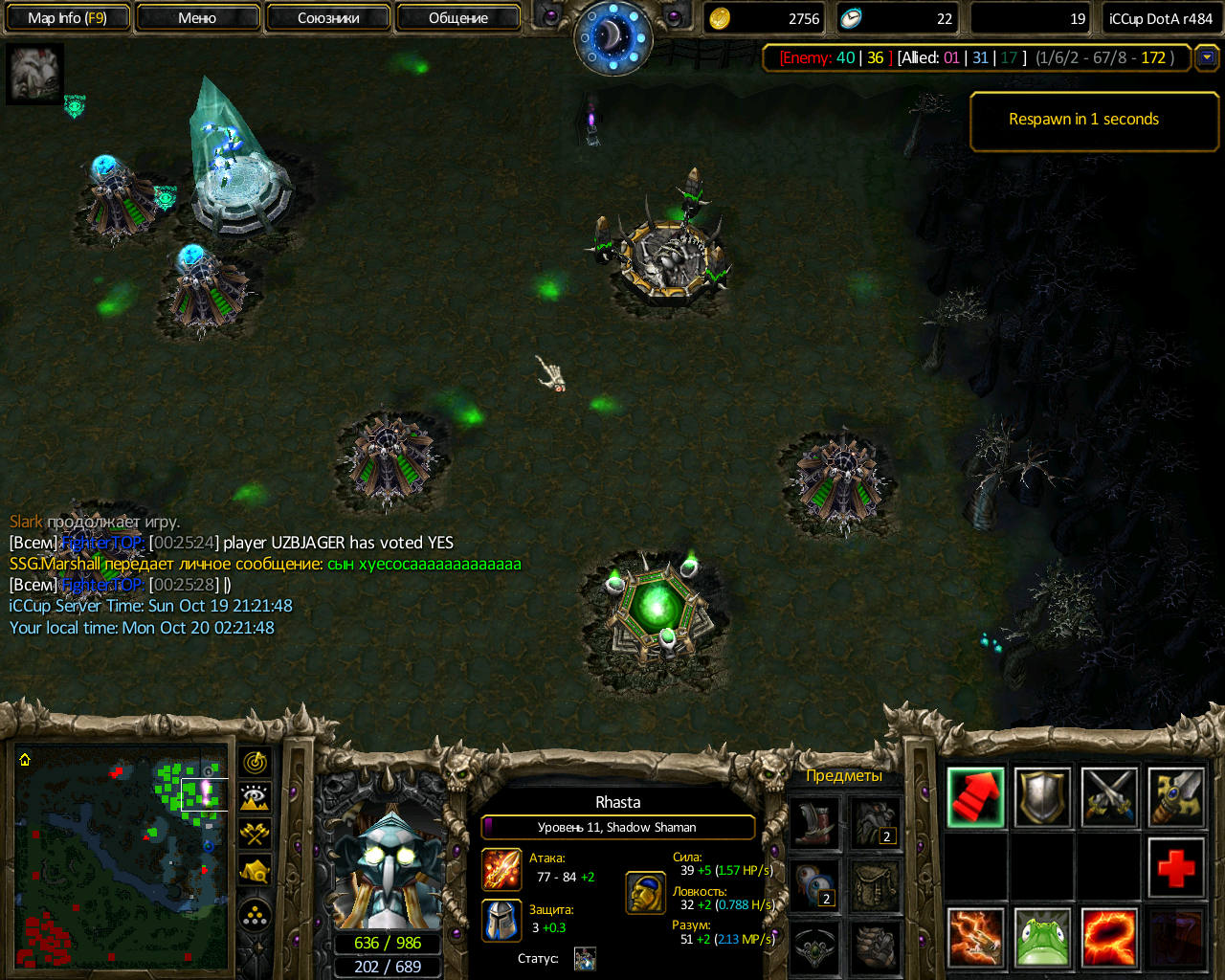Toggle minimap terrain display with eye icon
The image size is (1225, 980).
pos(255,798)
